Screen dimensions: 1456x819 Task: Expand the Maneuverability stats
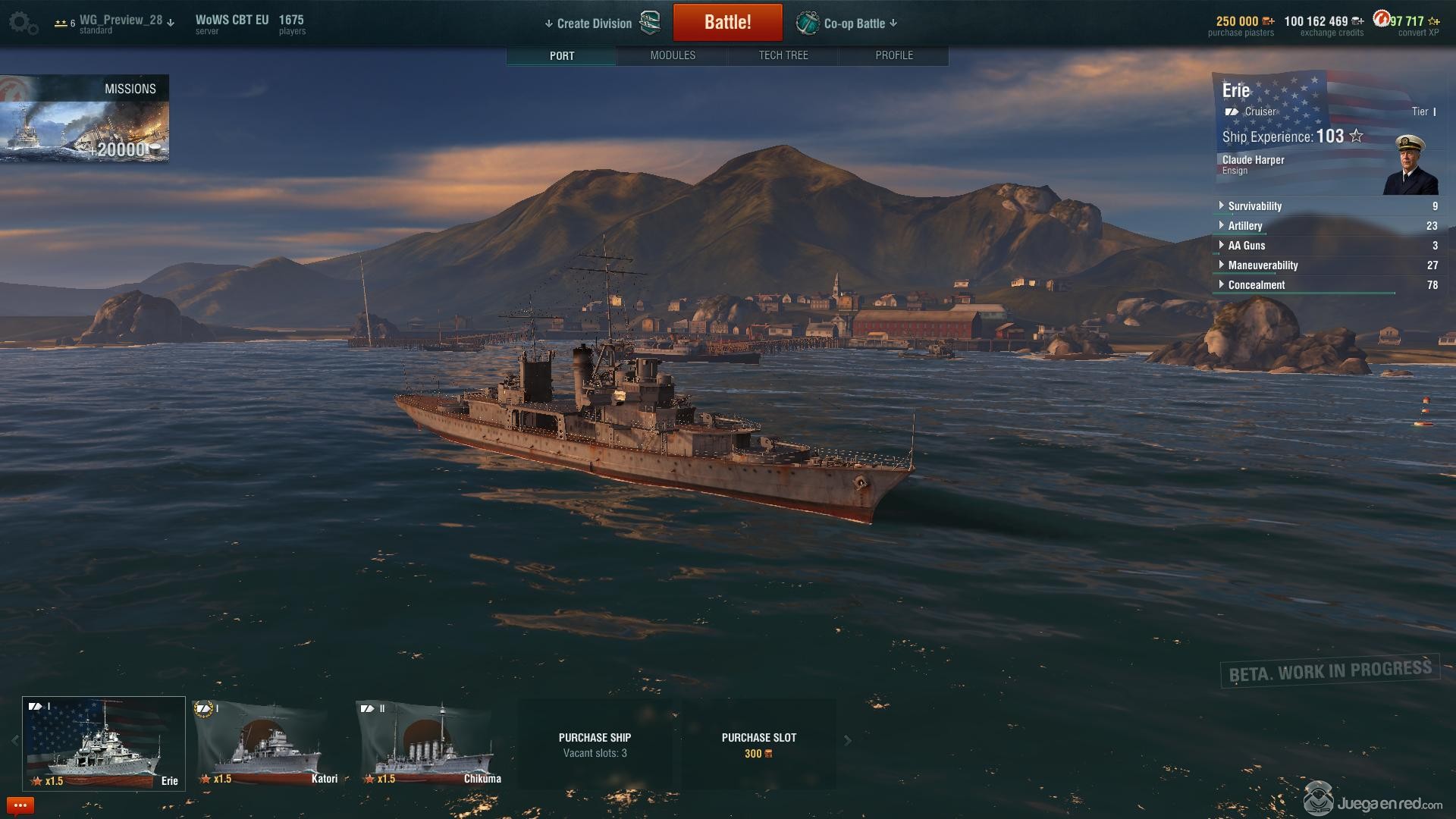[x=1263, y=265]
